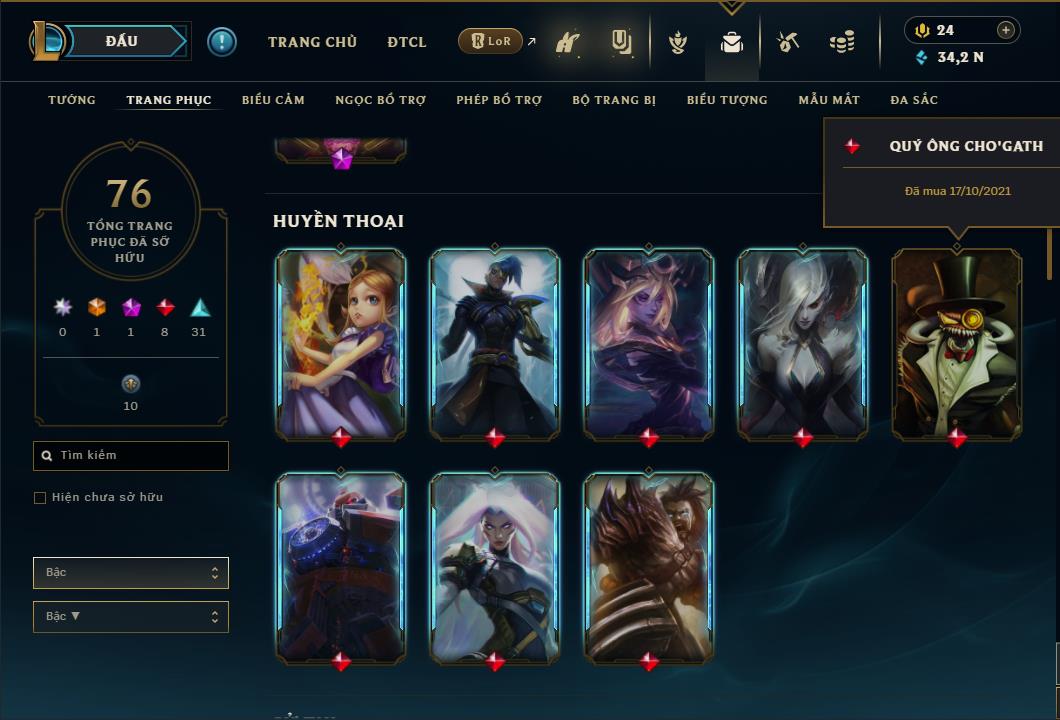The width and height of the screenshot is (1060, 720).
Task: Launch the LoR link button
Action: click(x=491, y=41)
